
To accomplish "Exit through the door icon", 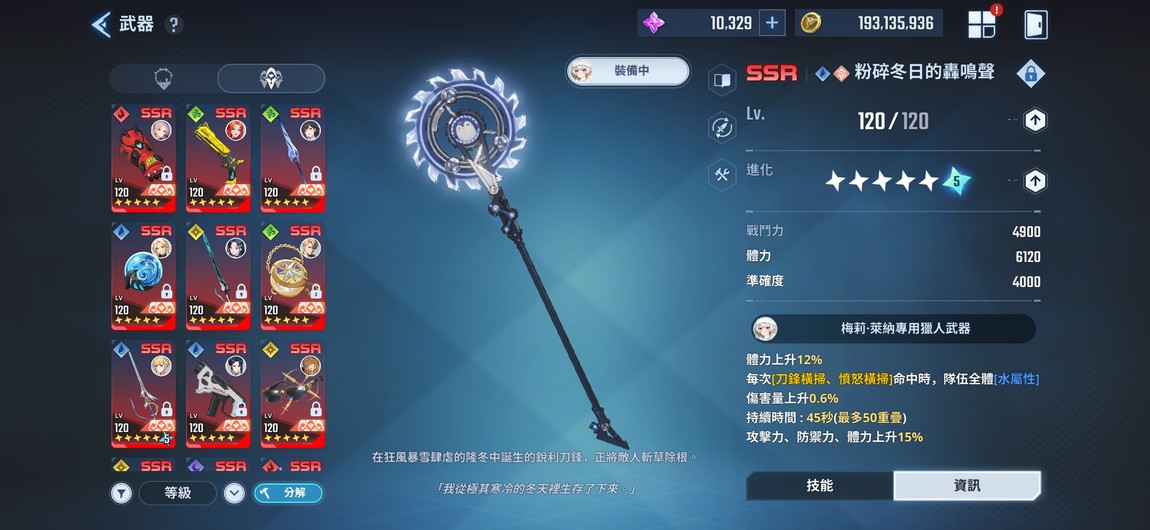I will pyautogui.click(x=1036, y=24).
